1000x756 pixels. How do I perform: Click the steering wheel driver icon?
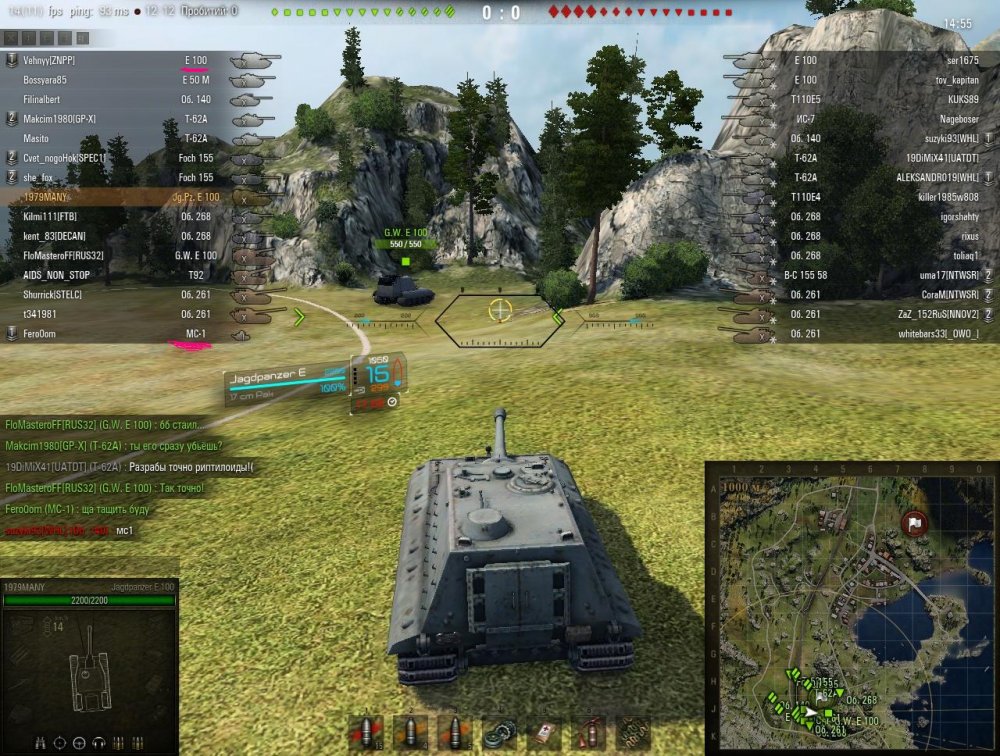pyautogui.click(x=79, y=743)
